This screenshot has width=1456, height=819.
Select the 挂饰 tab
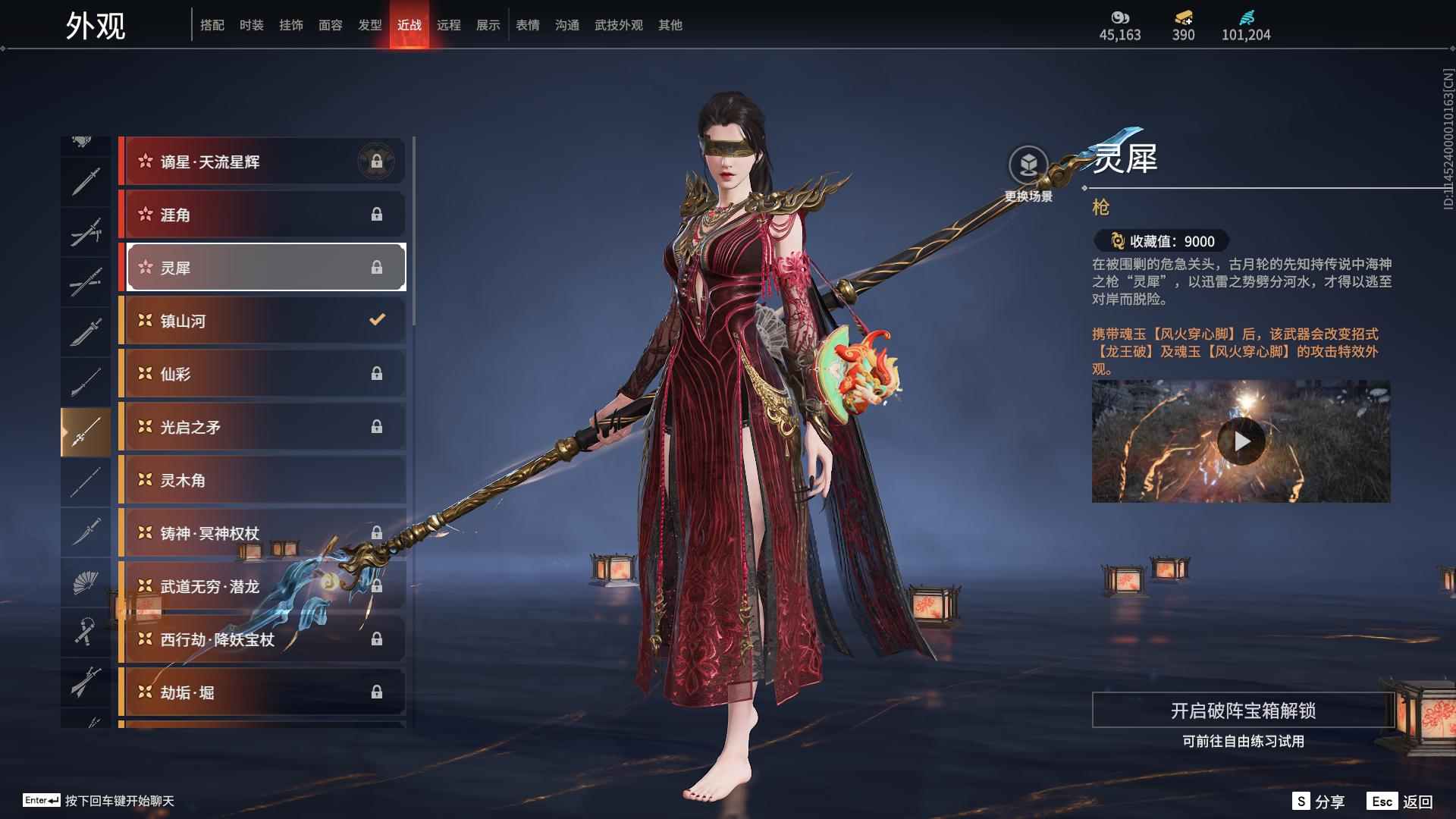point(290,25)
